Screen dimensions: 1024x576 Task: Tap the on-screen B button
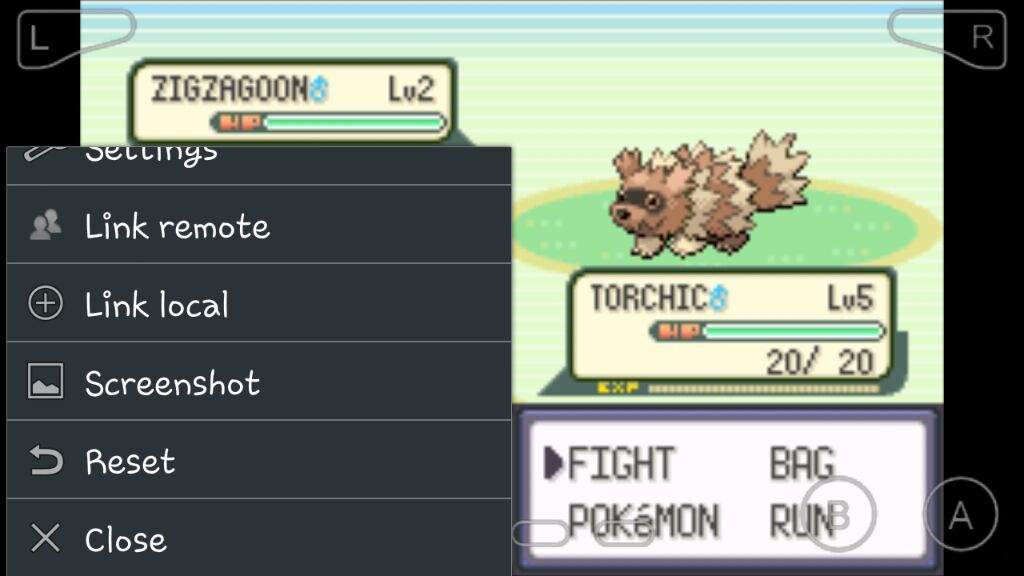839,515
